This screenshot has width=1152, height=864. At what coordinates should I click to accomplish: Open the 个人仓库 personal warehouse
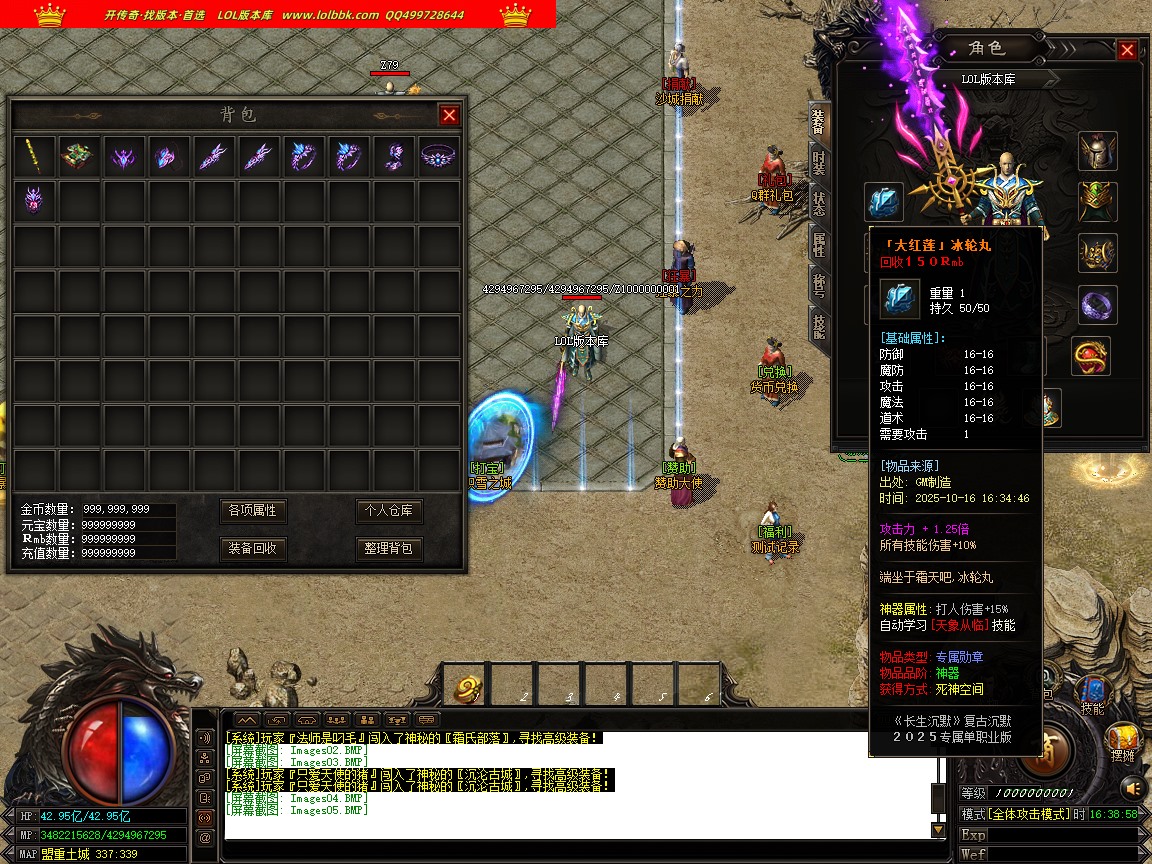(x=389, y=511)
